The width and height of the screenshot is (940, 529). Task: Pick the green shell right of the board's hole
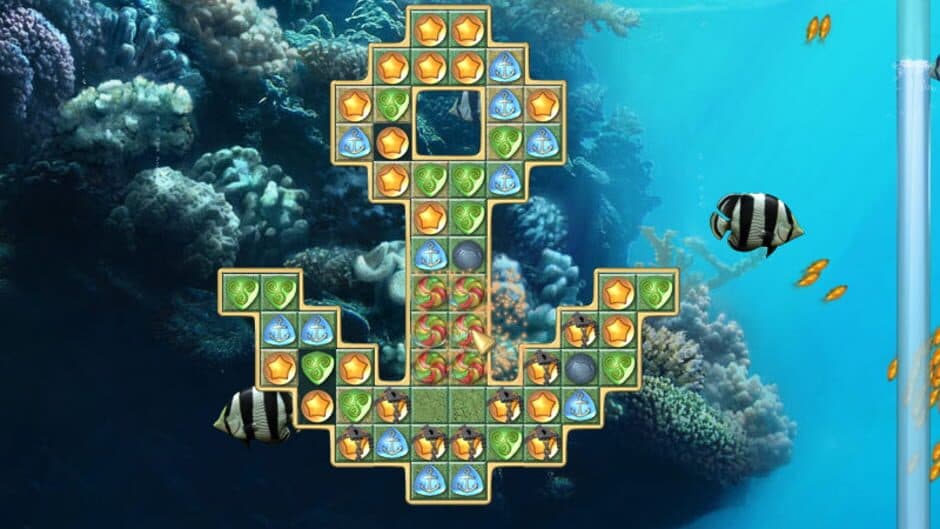[505, 142]
